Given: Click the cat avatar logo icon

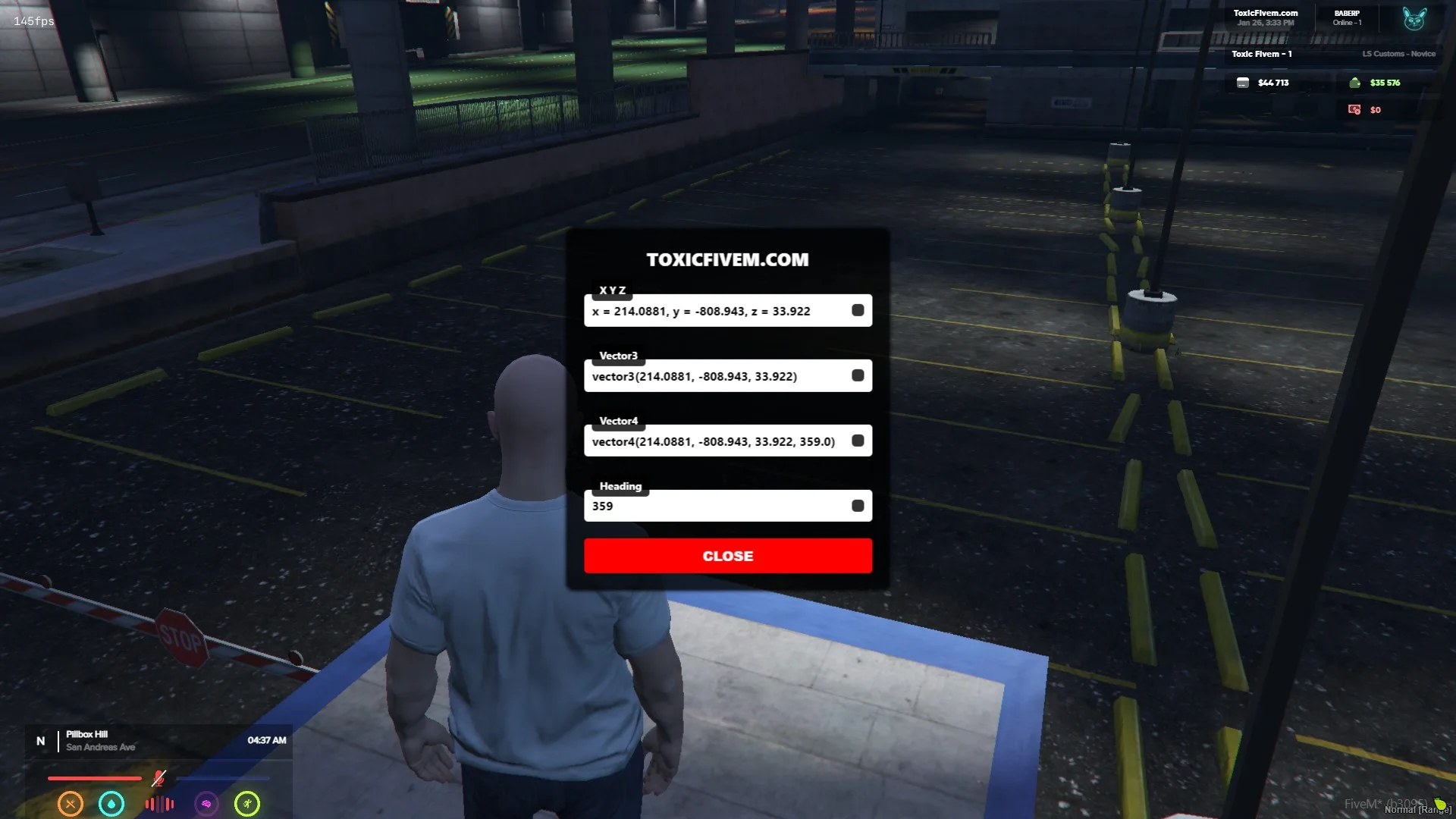Looking at the screenshot, I should [x=1414, y=18].
